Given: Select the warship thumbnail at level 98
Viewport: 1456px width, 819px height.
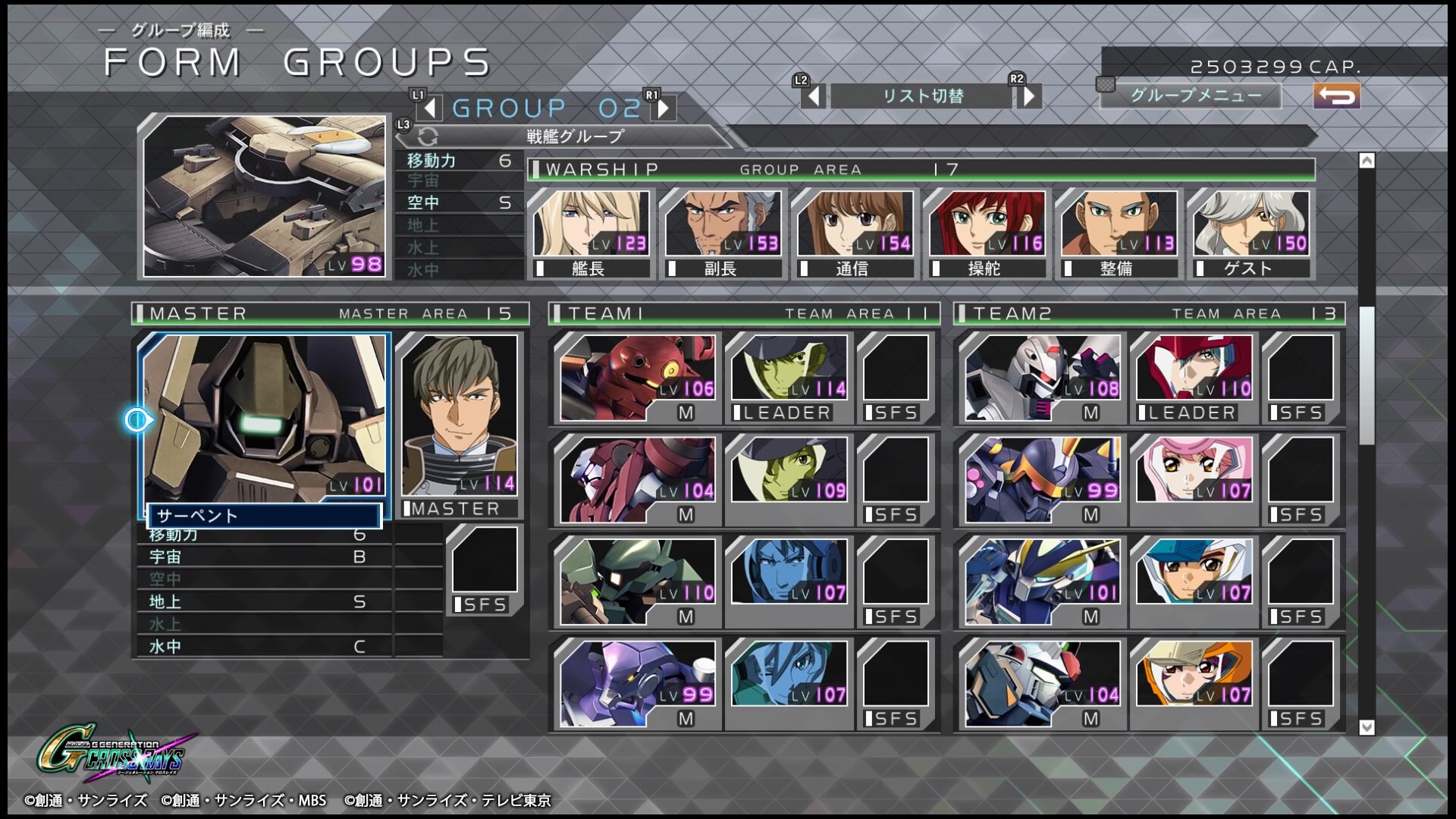Looking at the screenshot, I should point(264,196).
